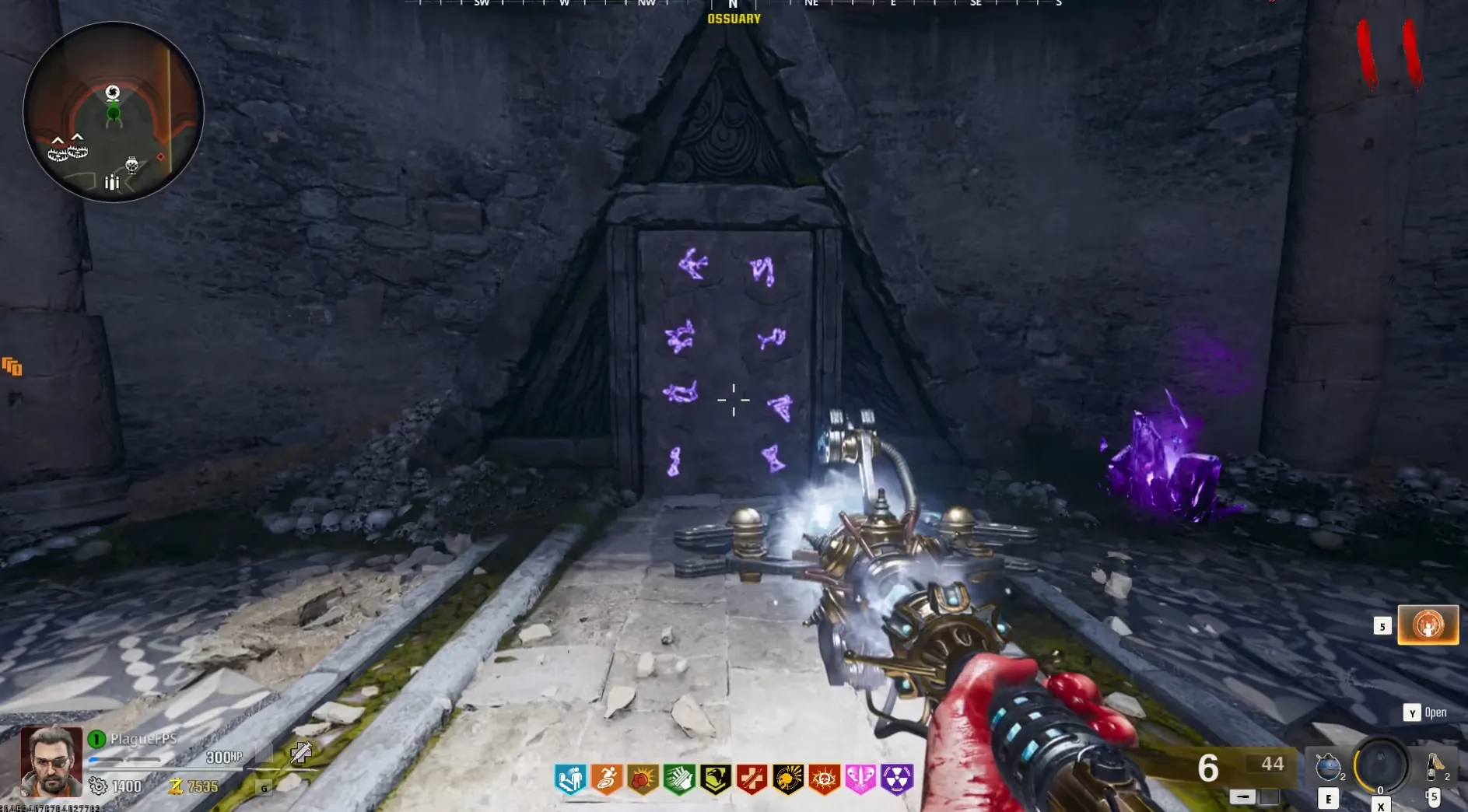Click the skull marker on the minimap

click(132, 164)
